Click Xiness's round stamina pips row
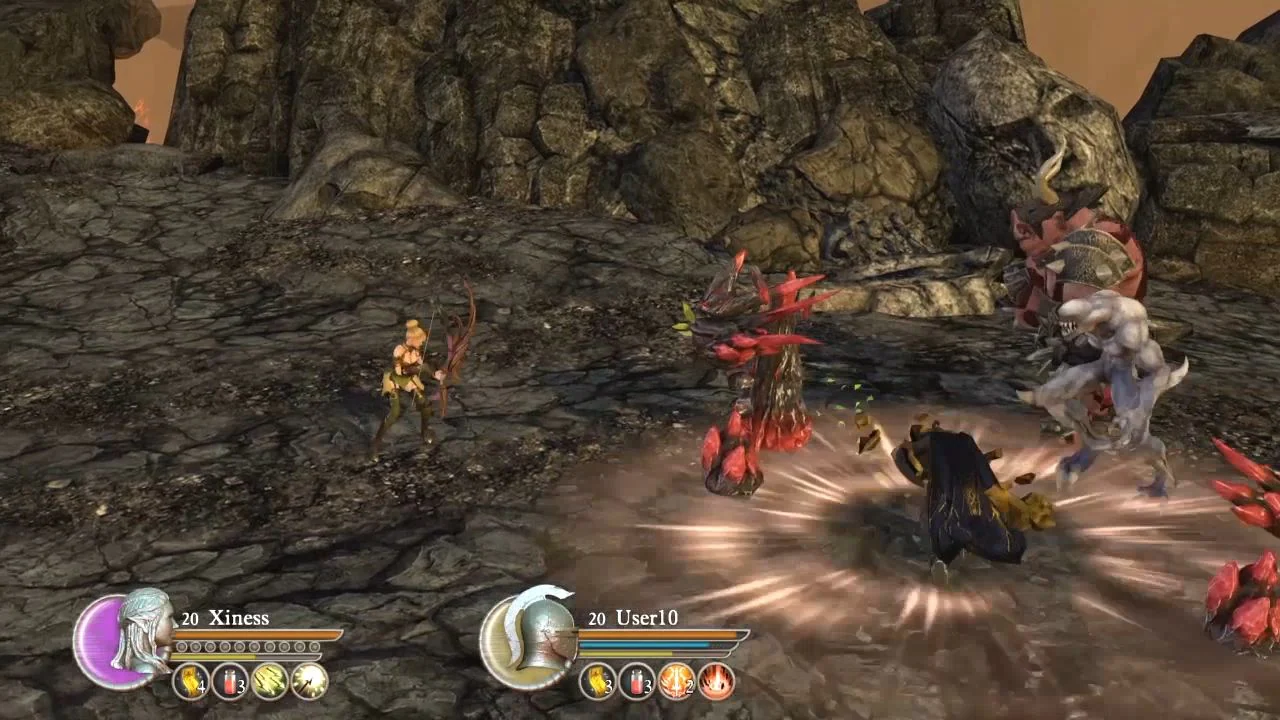 pos(246,646)
